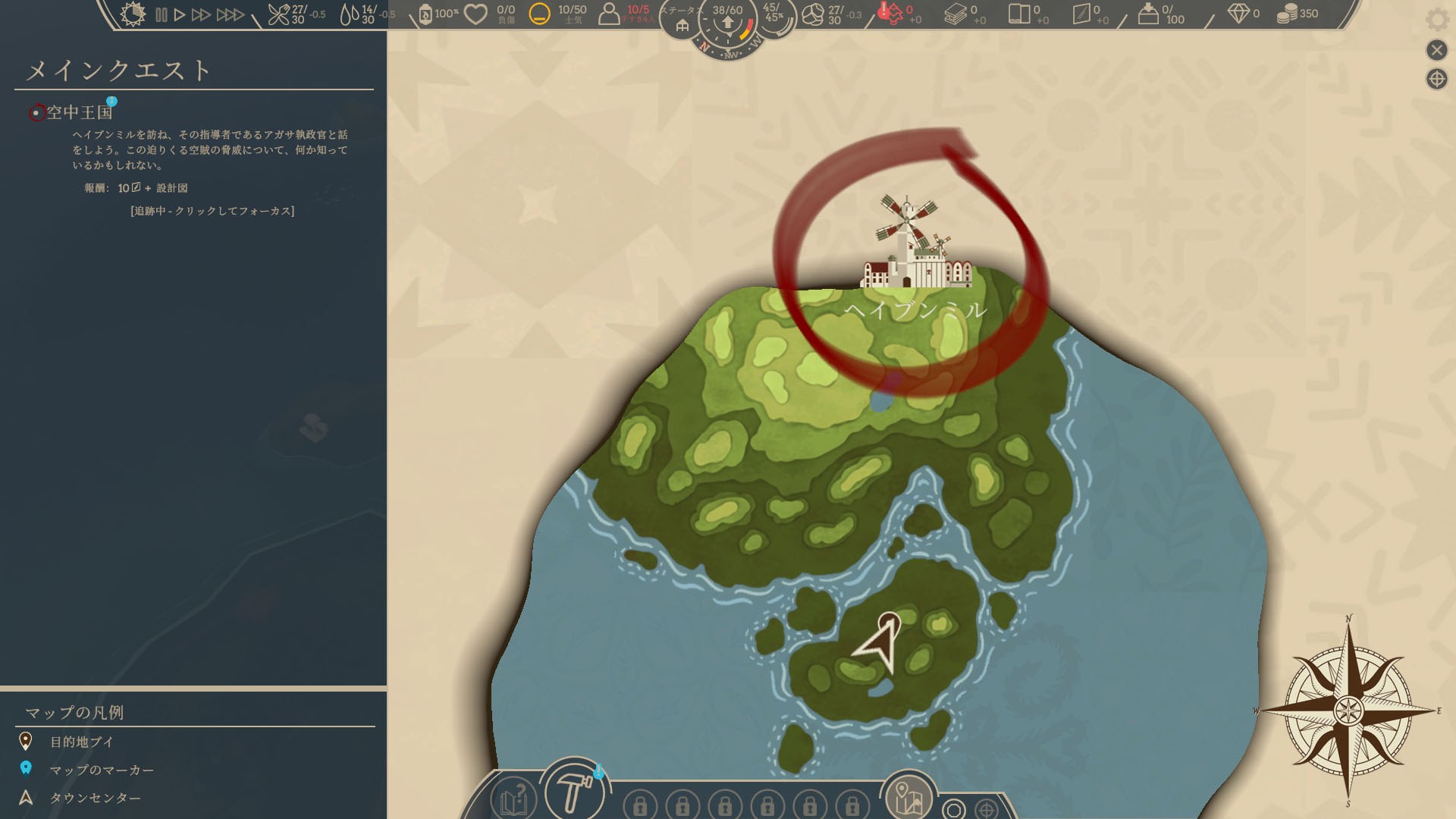Close the map with the X button
The height and width of the screenshot is (819, 1456).
(1436, 50)
